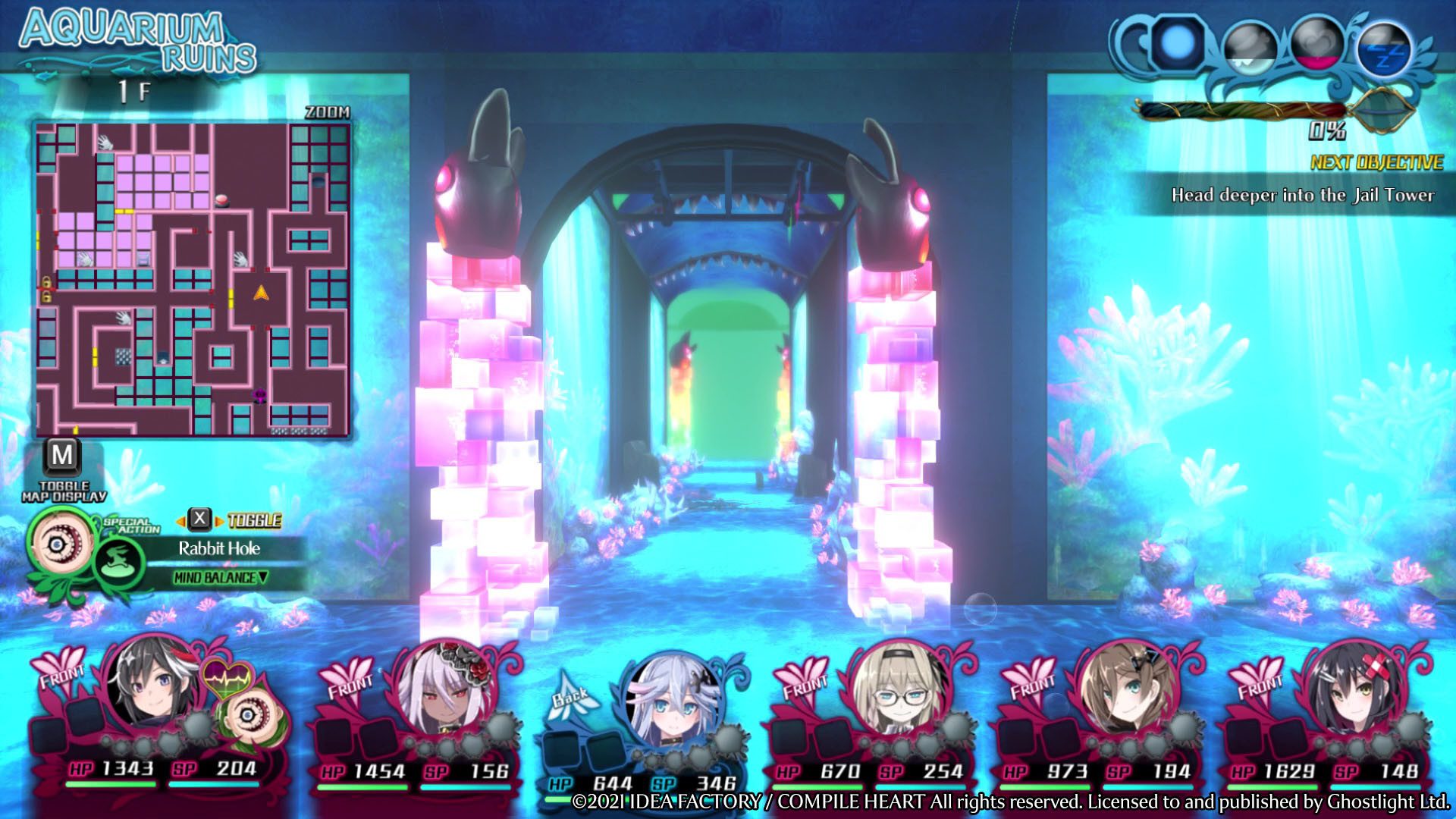
Task: Click the ZOOM label above the minimap
Action: [x=328, y=111]
